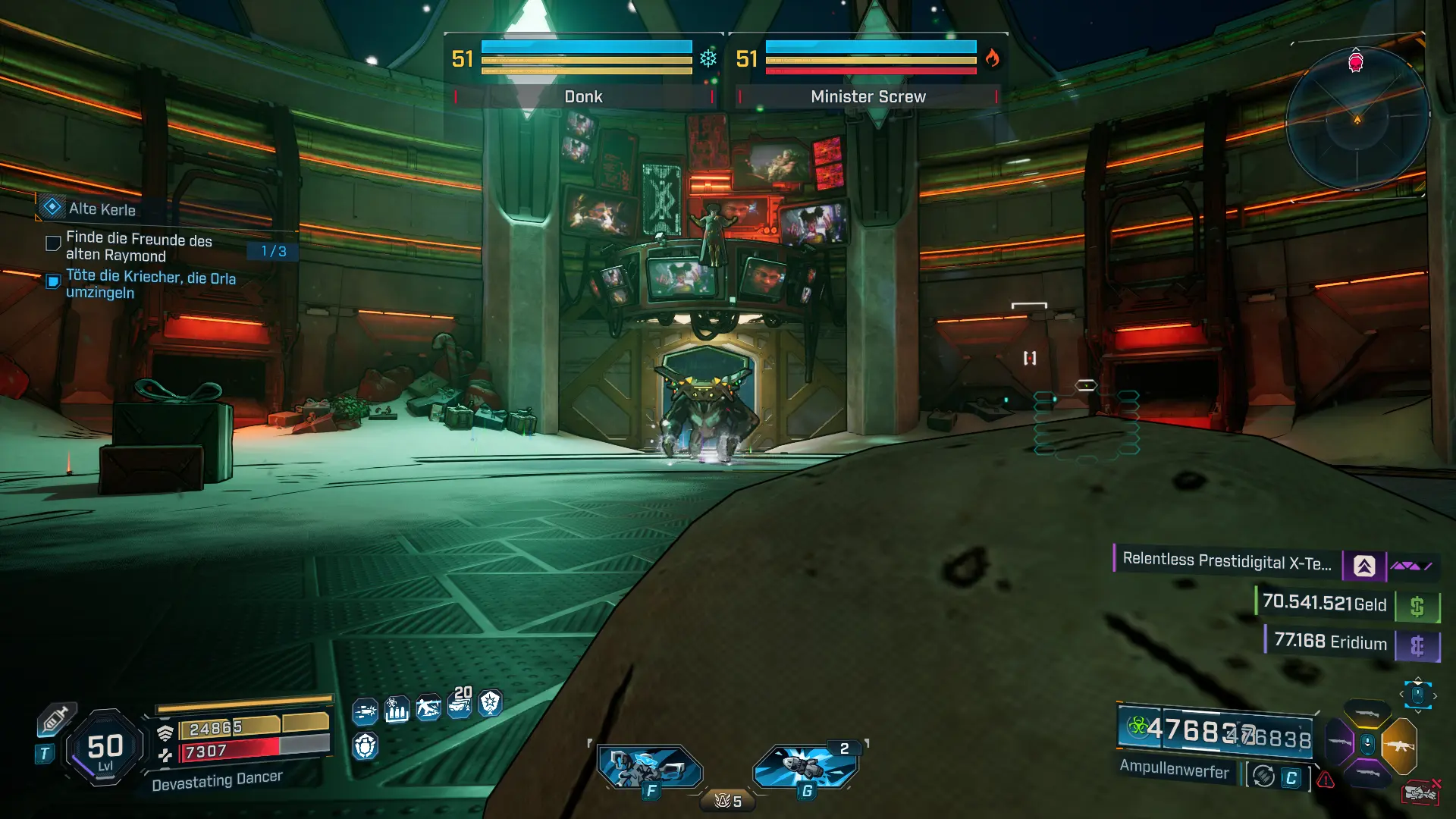Screen dimensions: 1456x819
Task: Use the repkit syringe icon
Action: click(55, 718)
